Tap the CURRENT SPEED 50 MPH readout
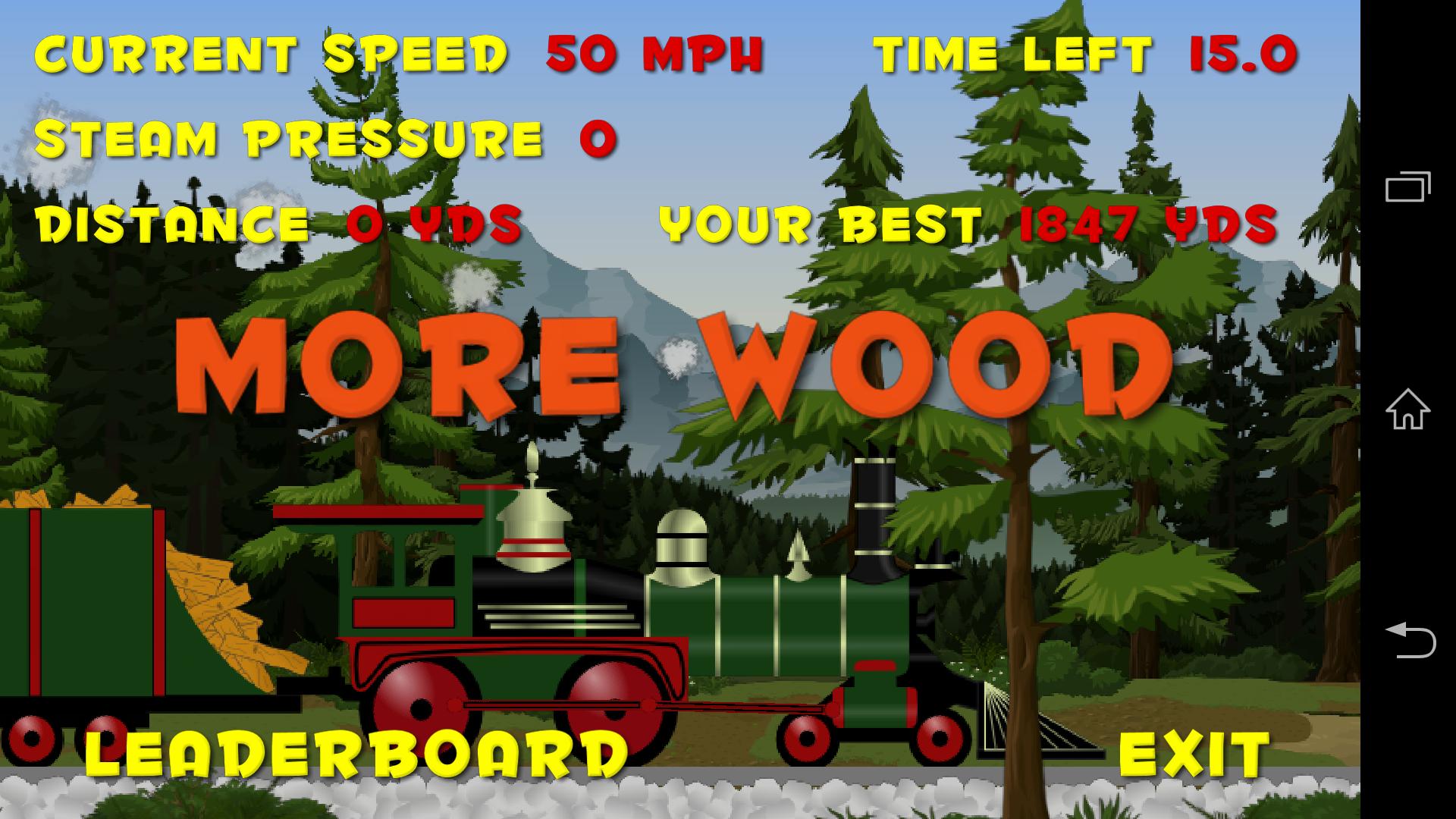The image size is (1456, 819). pyautogui.click(x=394, y=53)
